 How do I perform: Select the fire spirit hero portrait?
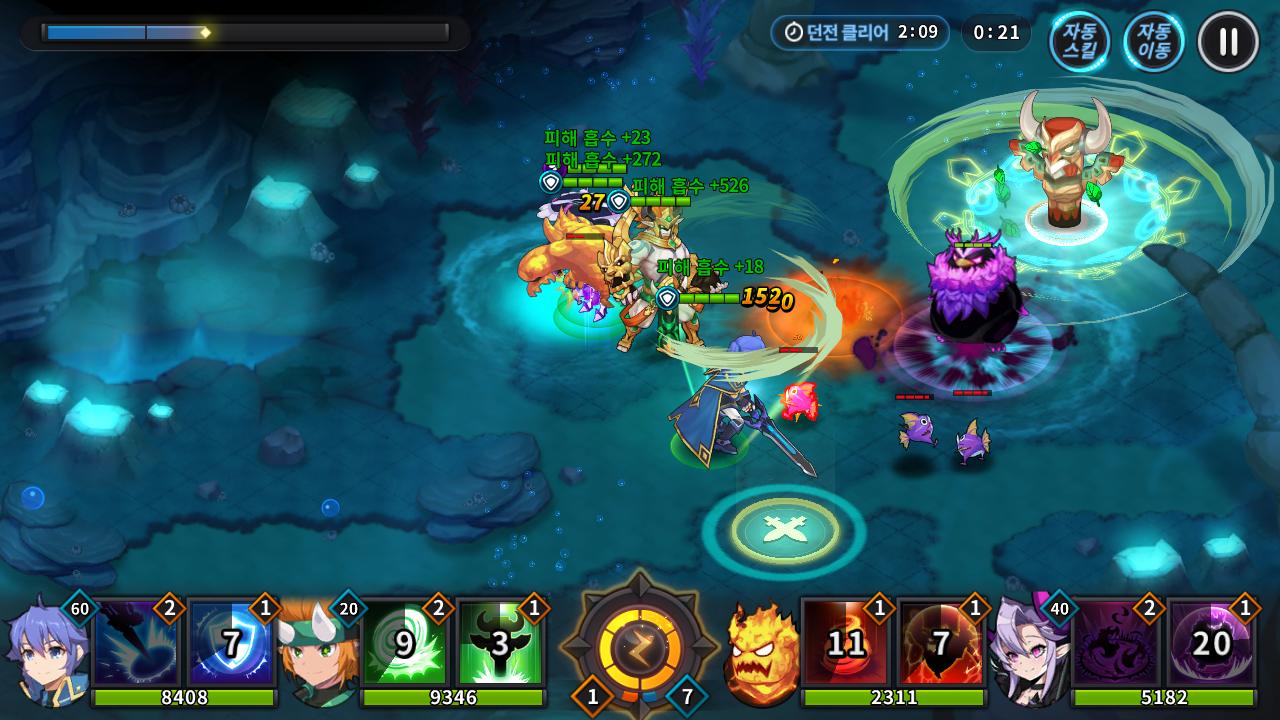pyautogui.click(x=760, y=652)
